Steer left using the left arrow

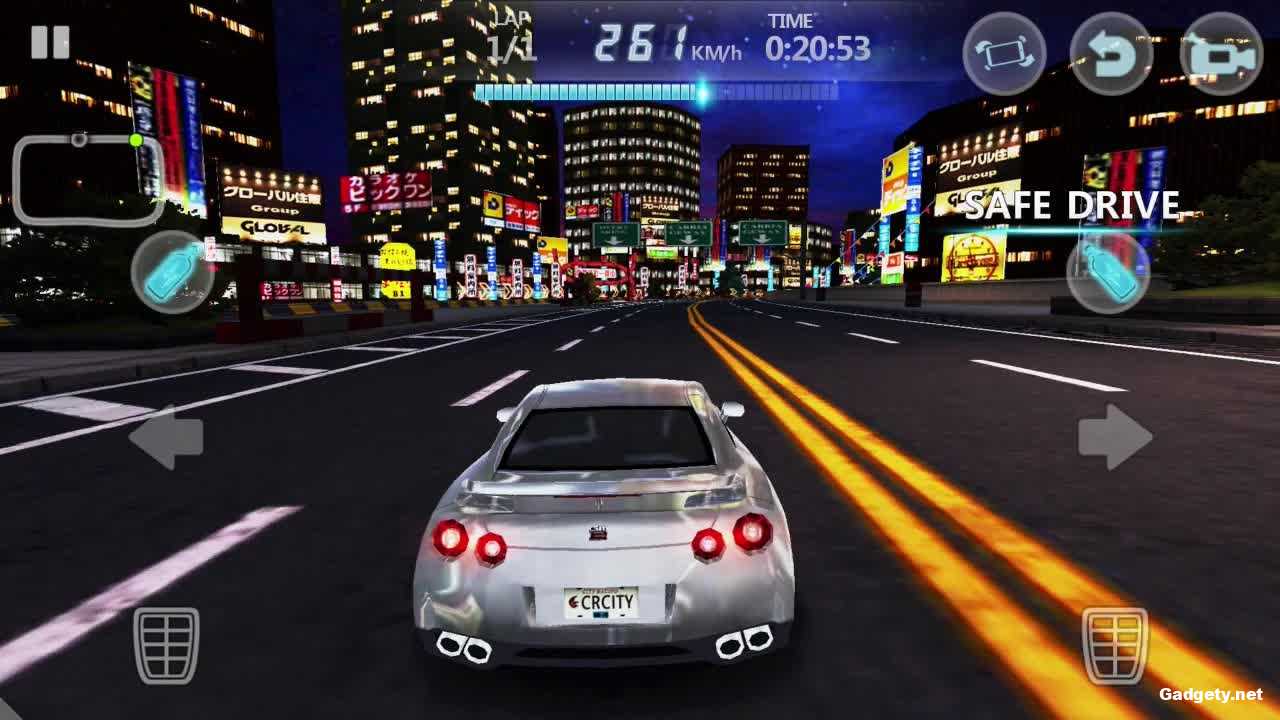(x=170, y=437)
